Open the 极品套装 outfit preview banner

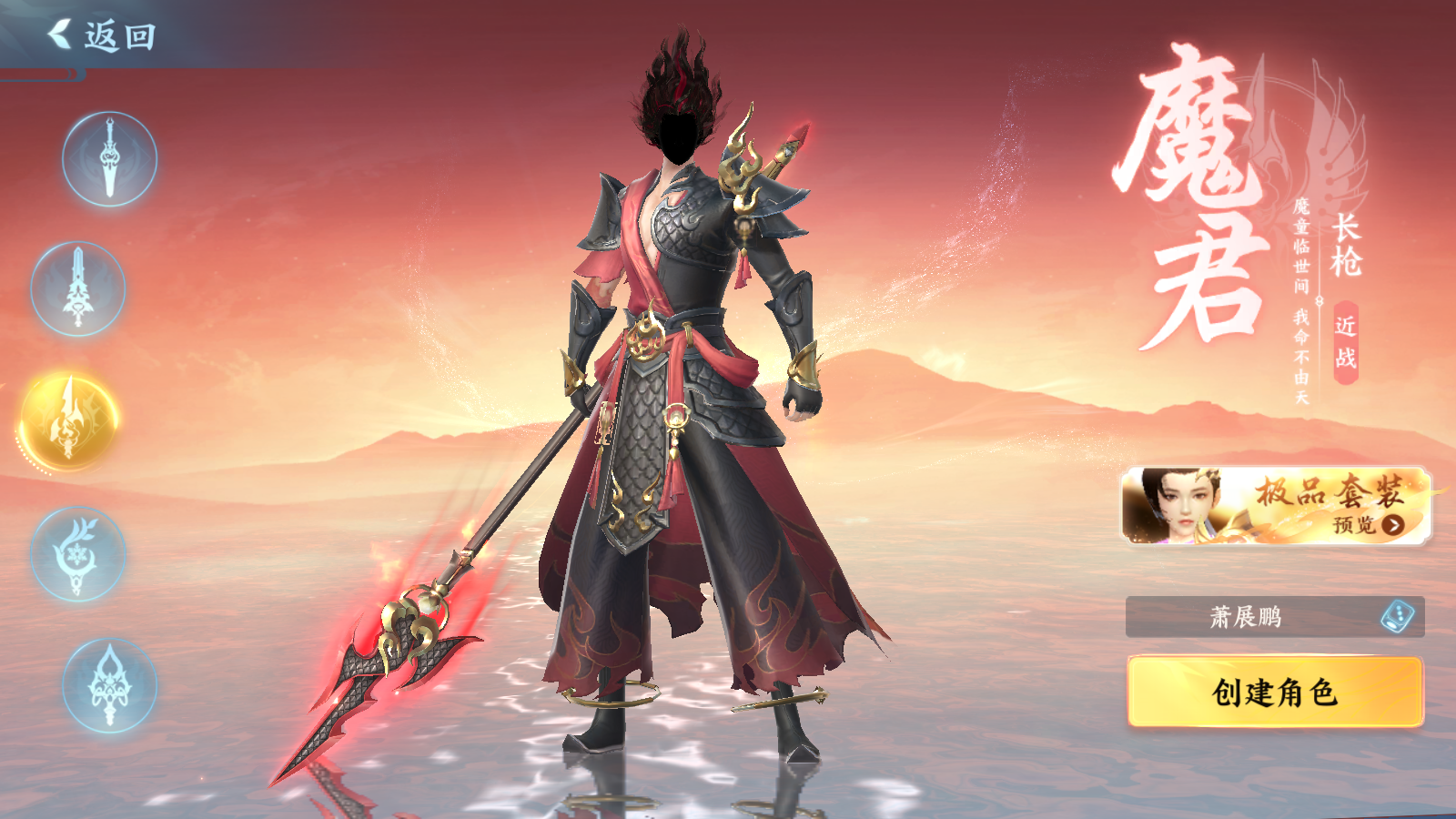1276,507
